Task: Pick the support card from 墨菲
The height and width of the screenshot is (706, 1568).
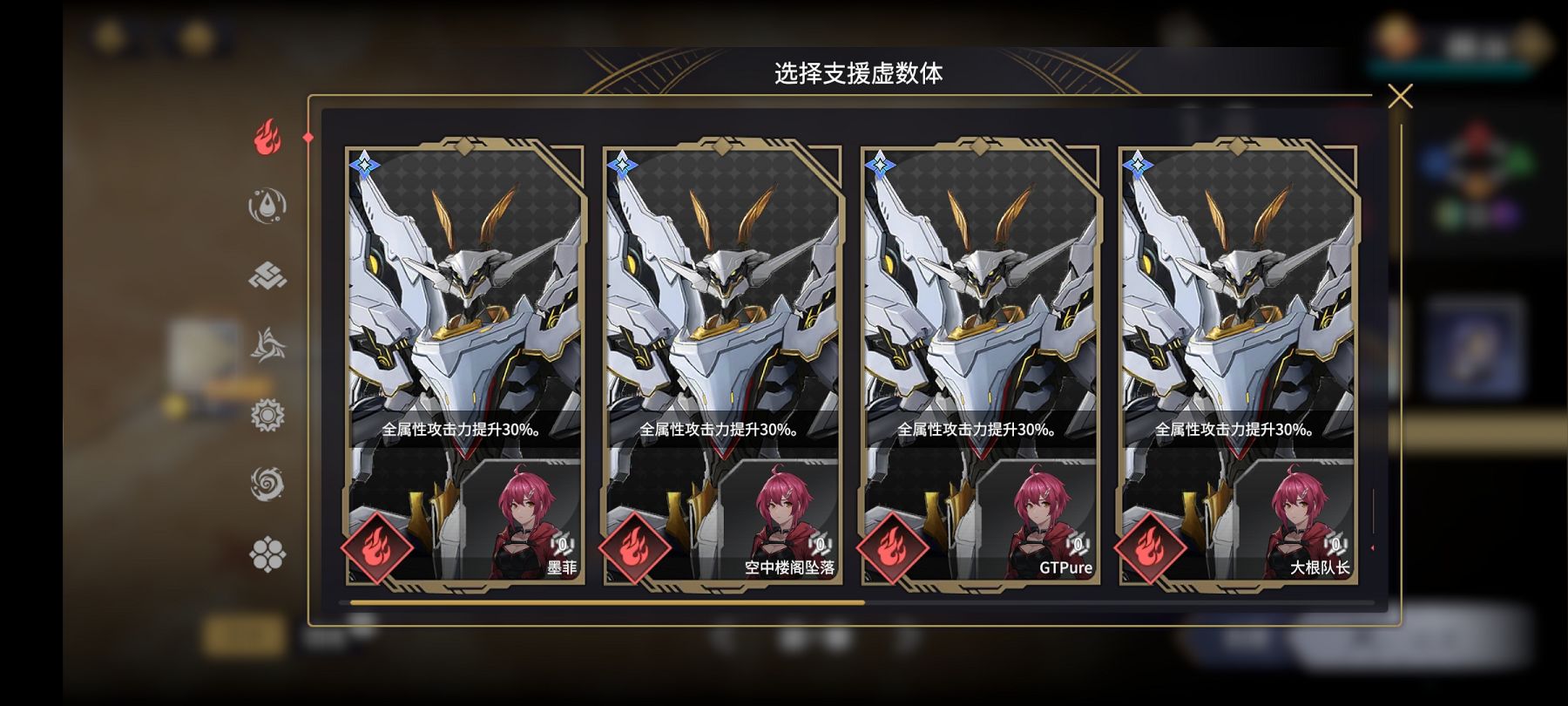Action: tap(464, 362)
